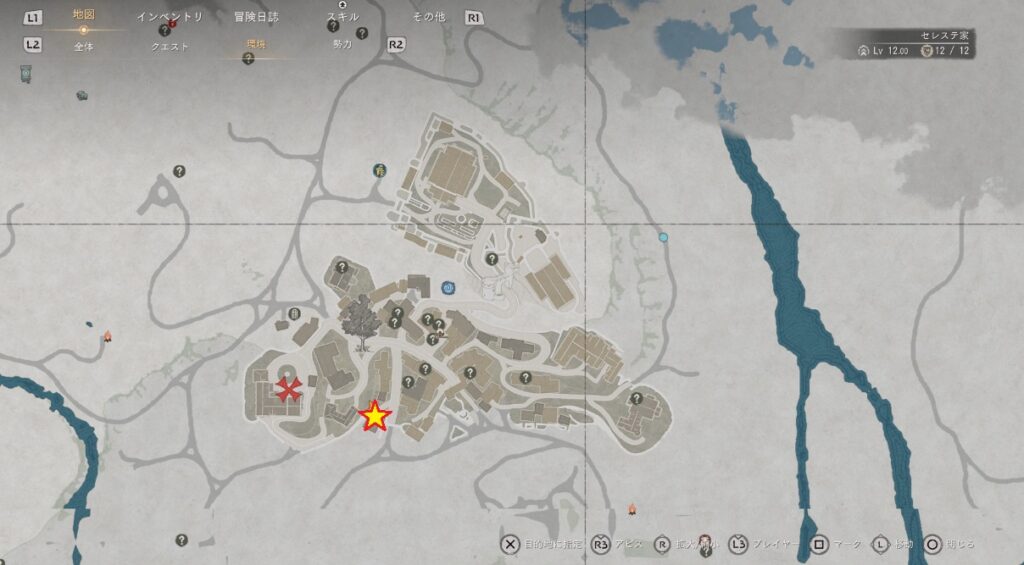The image size is (1024, 565).
Task: Switch map filter to クエスト (Quests)
Action: (170, 46)
